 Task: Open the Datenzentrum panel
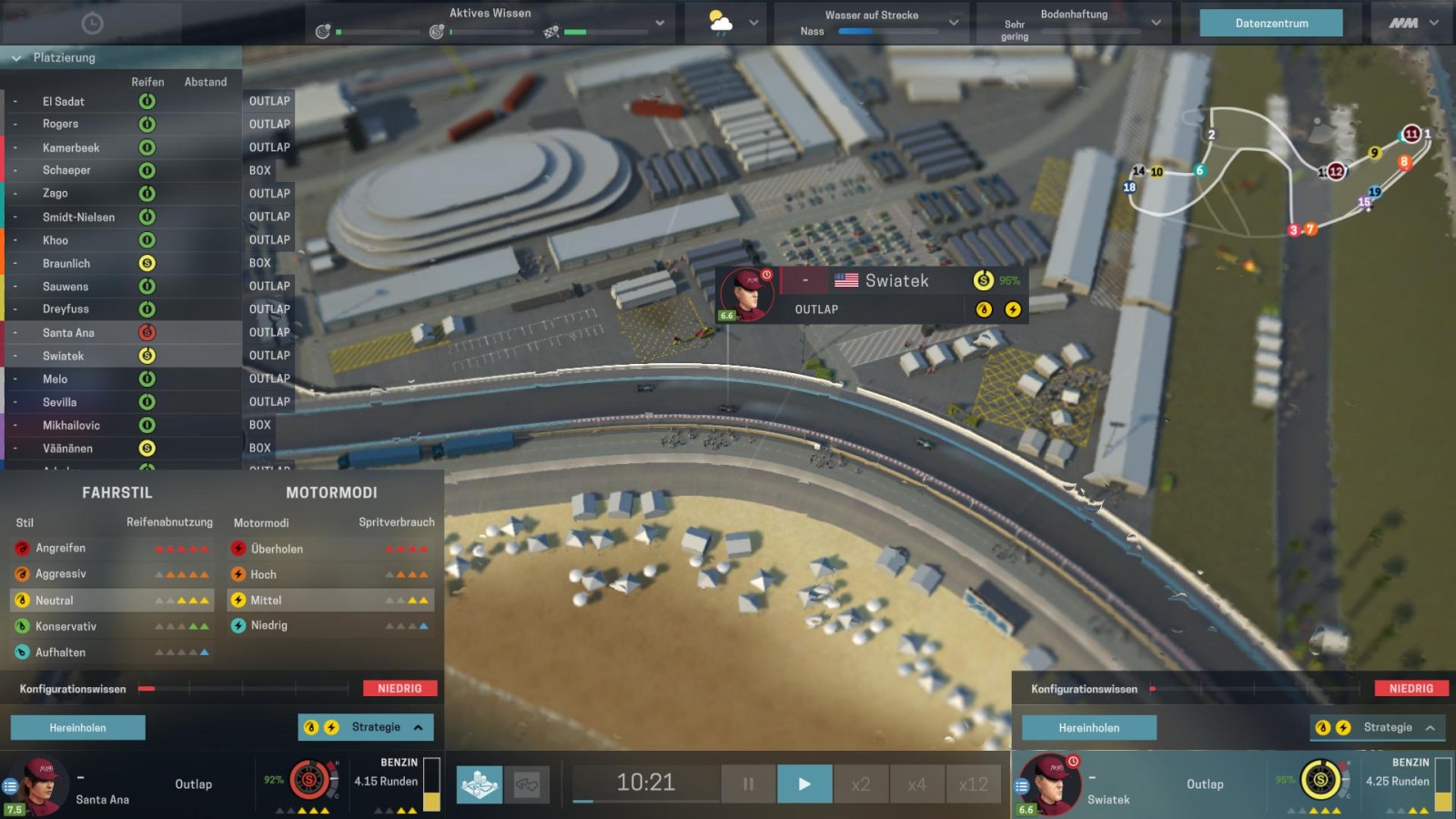click(x=1270, y=24)
